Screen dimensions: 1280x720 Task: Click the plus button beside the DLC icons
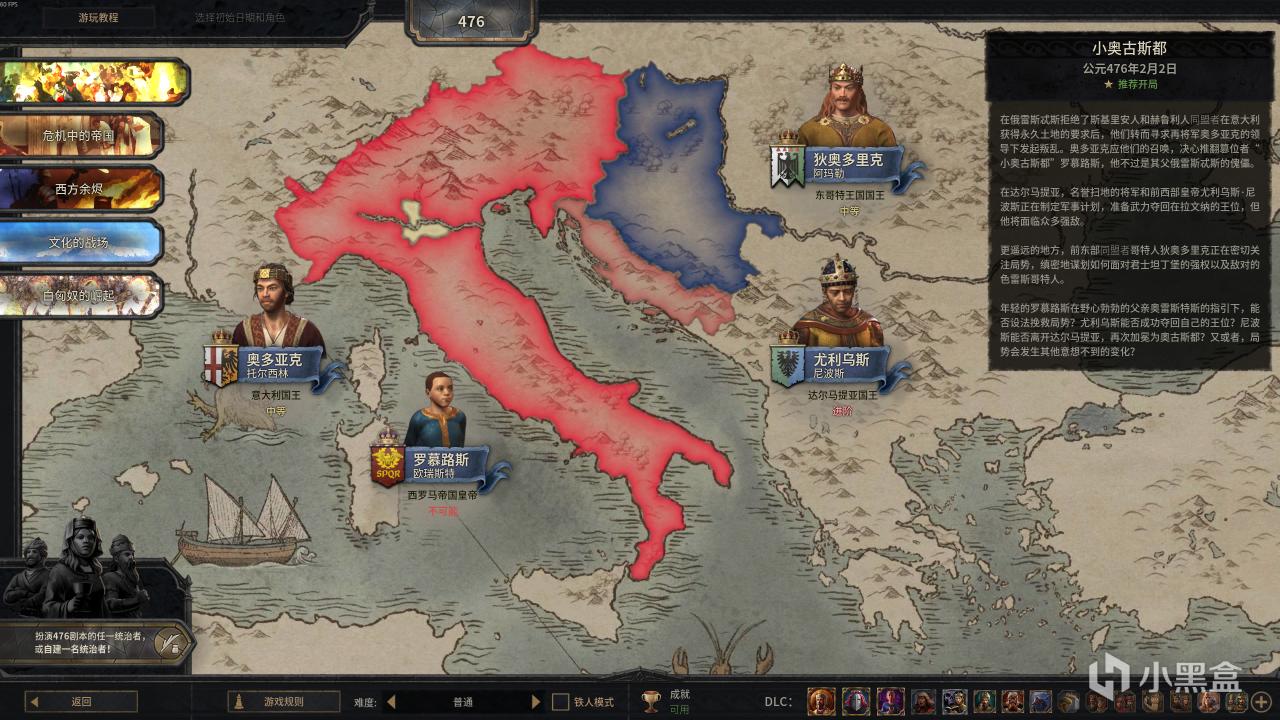tap(1260, 701)
